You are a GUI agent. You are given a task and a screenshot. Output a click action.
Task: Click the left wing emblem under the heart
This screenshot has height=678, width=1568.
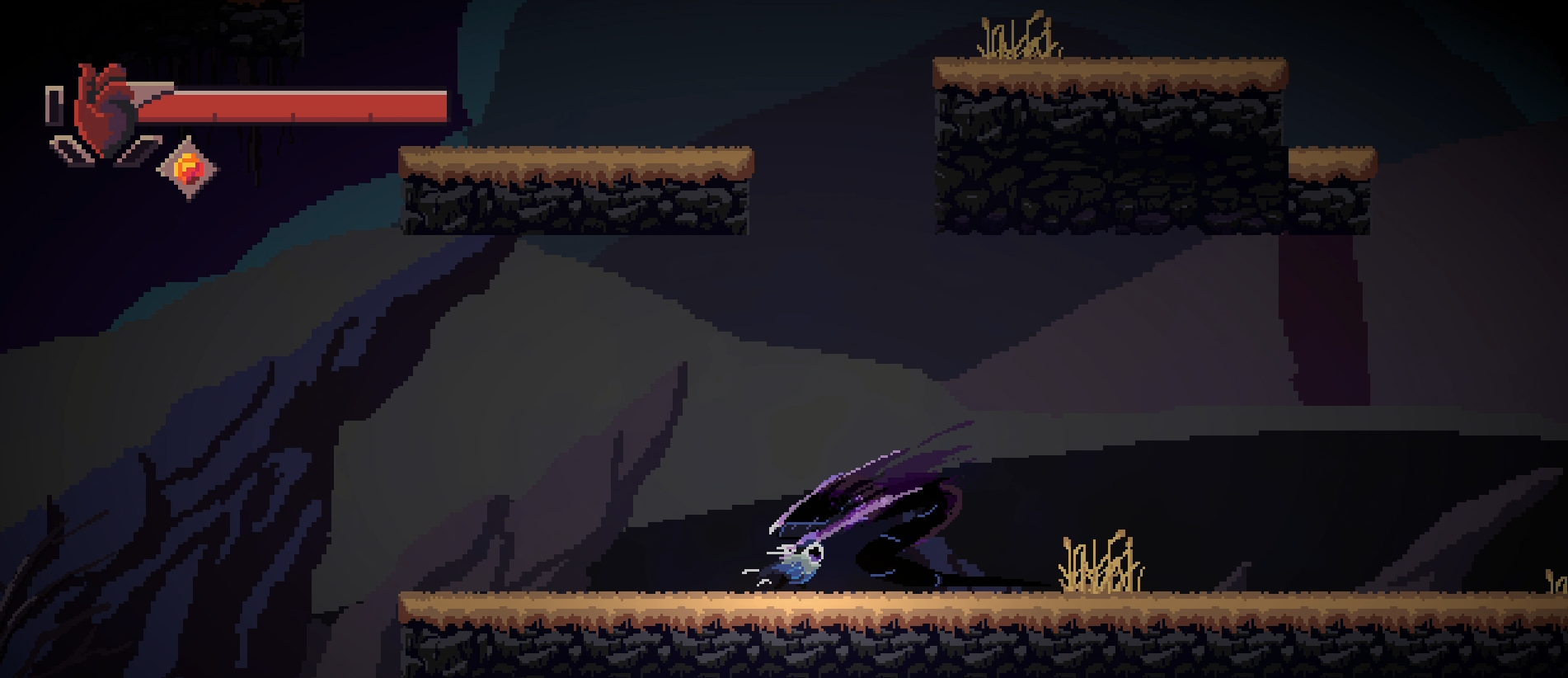pyautogui.click(x=70, y=151)
